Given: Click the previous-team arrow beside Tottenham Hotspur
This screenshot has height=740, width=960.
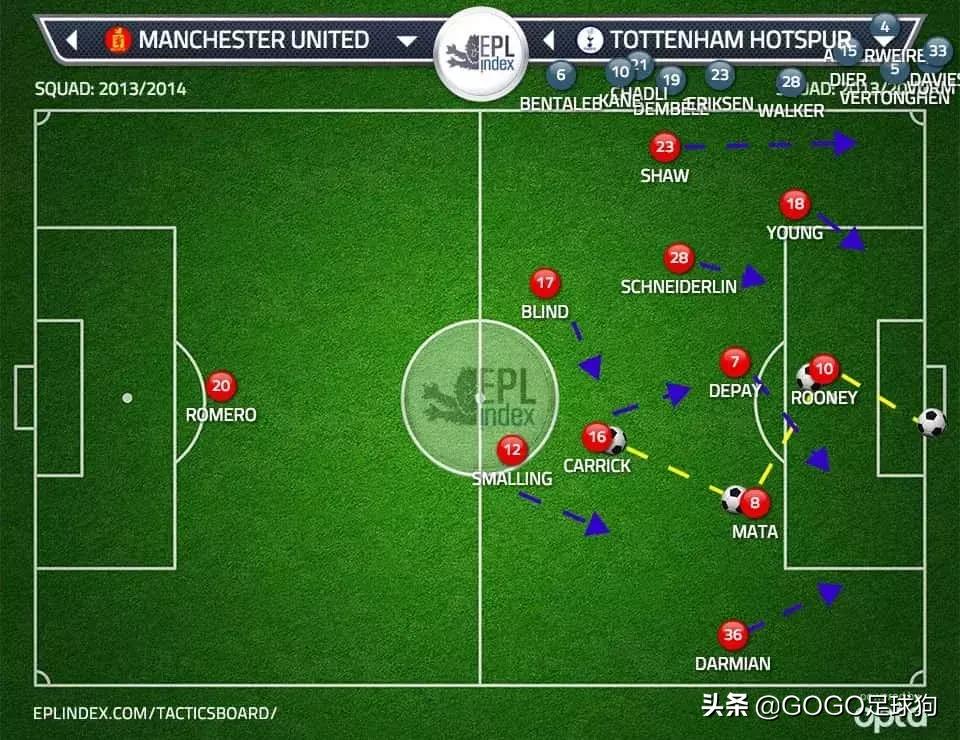Looking at the screenshot, I should (549, 41).
